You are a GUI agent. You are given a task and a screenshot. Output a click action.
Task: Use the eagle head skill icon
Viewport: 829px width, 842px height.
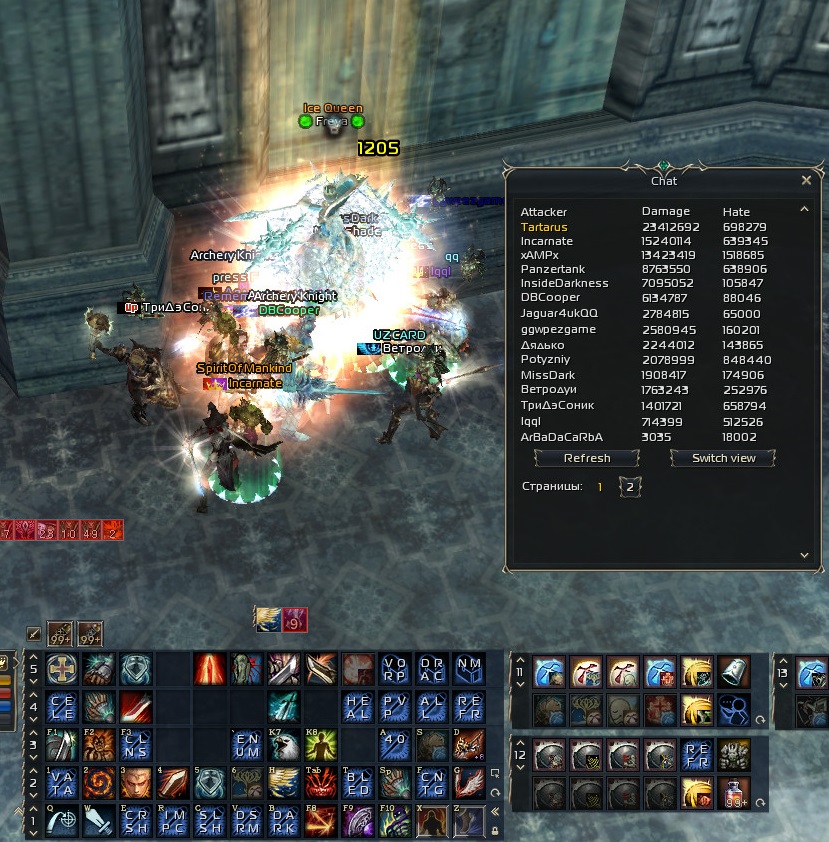(x=283, y=745)
